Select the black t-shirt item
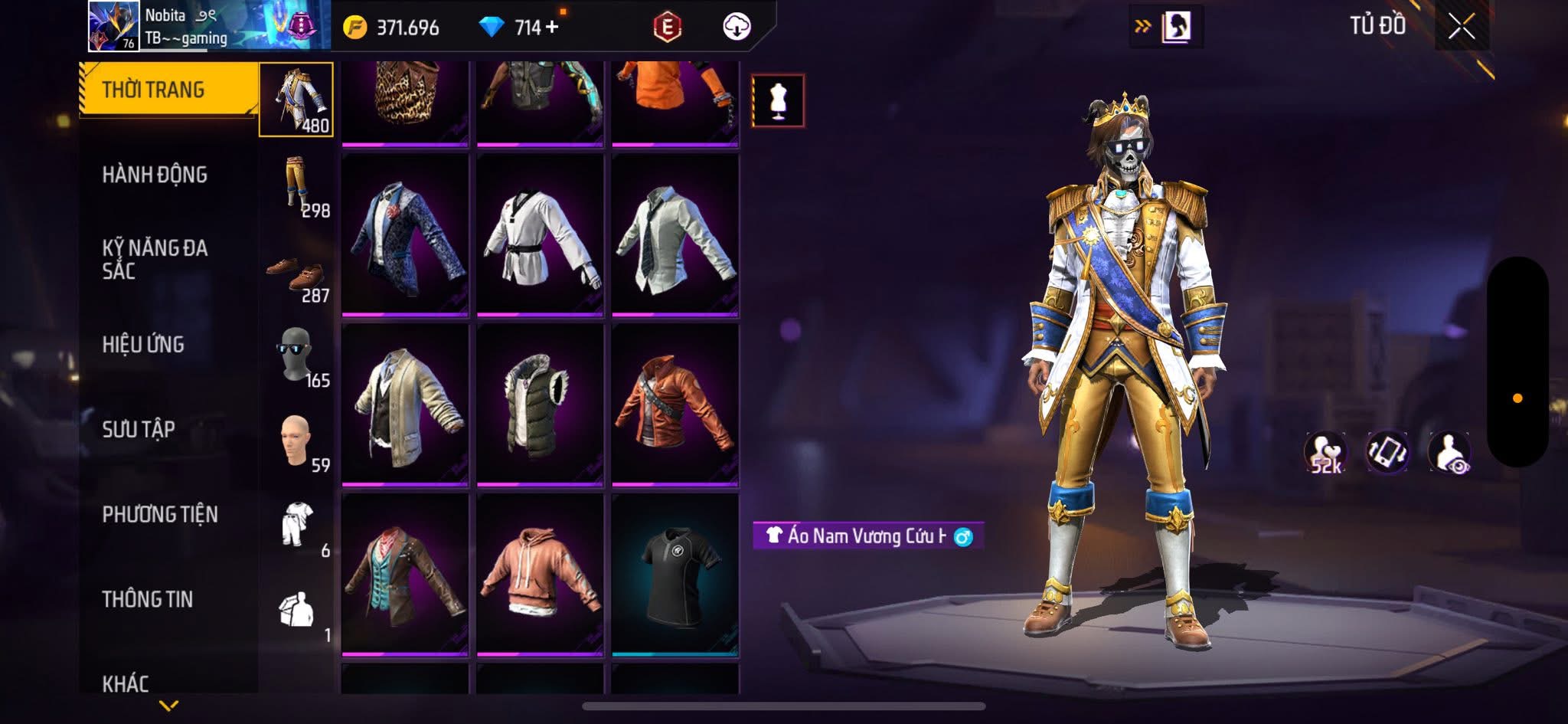1568x724 pixels. [675, 575]
